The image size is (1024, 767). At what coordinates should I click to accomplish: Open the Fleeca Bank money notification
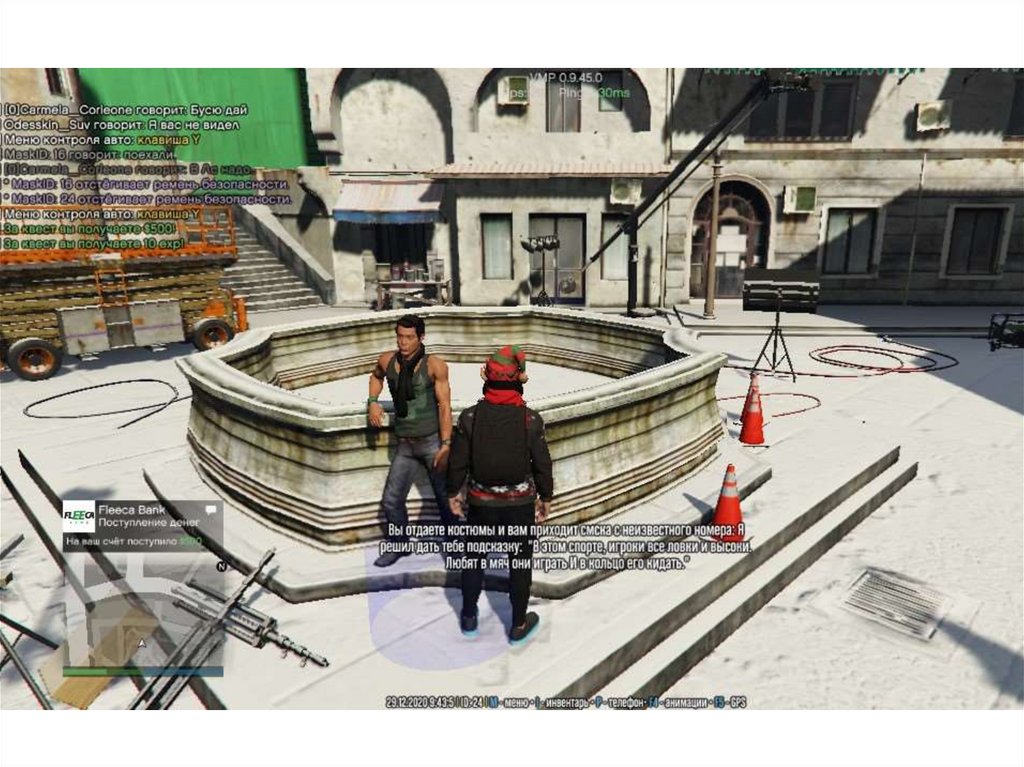pos(141,527)
